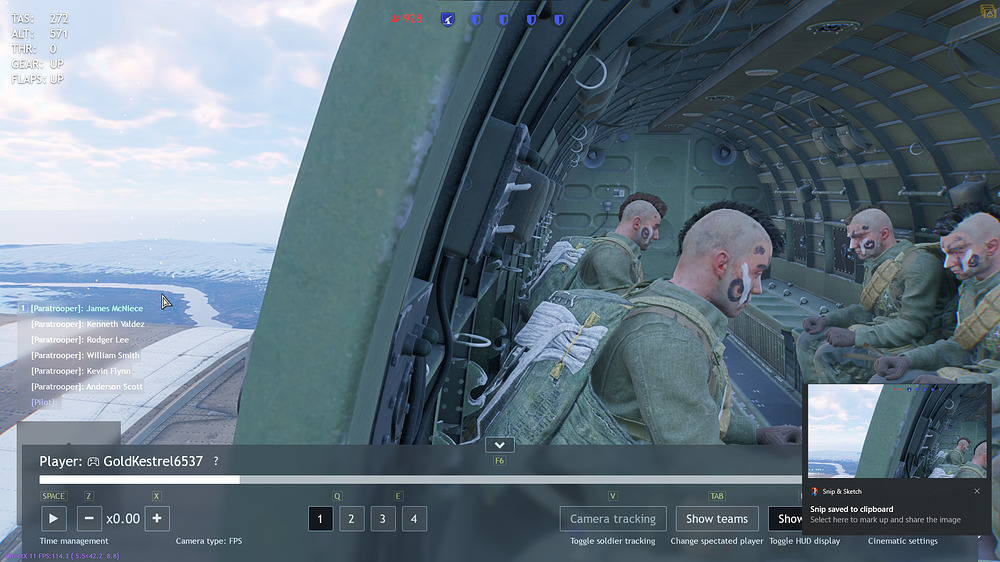Choose camera type 4
The height and width of the screenshot is (562, 1000).
coord(414,518)
